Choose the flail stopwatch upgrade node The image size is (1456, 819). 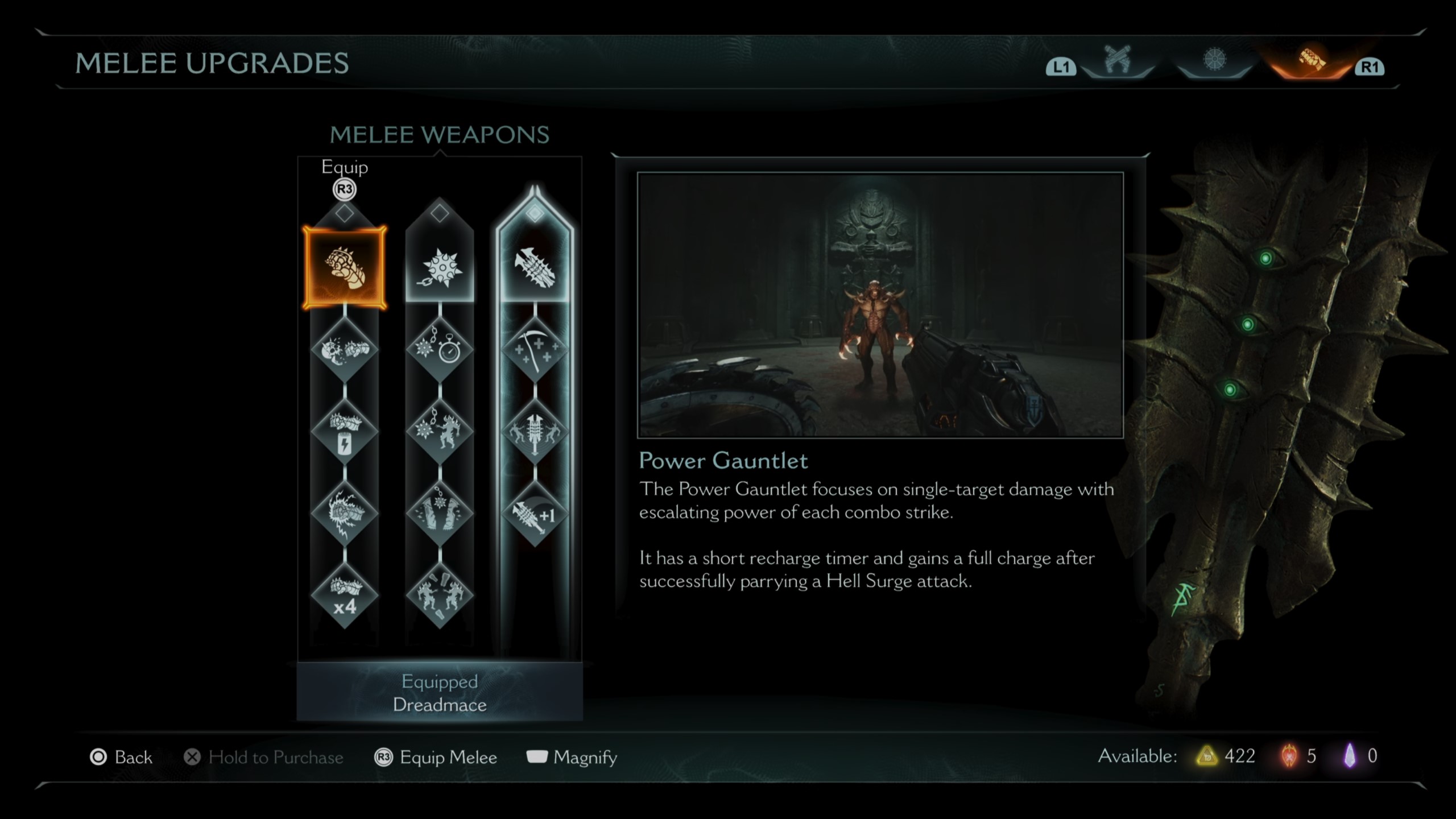click(x=440, y=348)
